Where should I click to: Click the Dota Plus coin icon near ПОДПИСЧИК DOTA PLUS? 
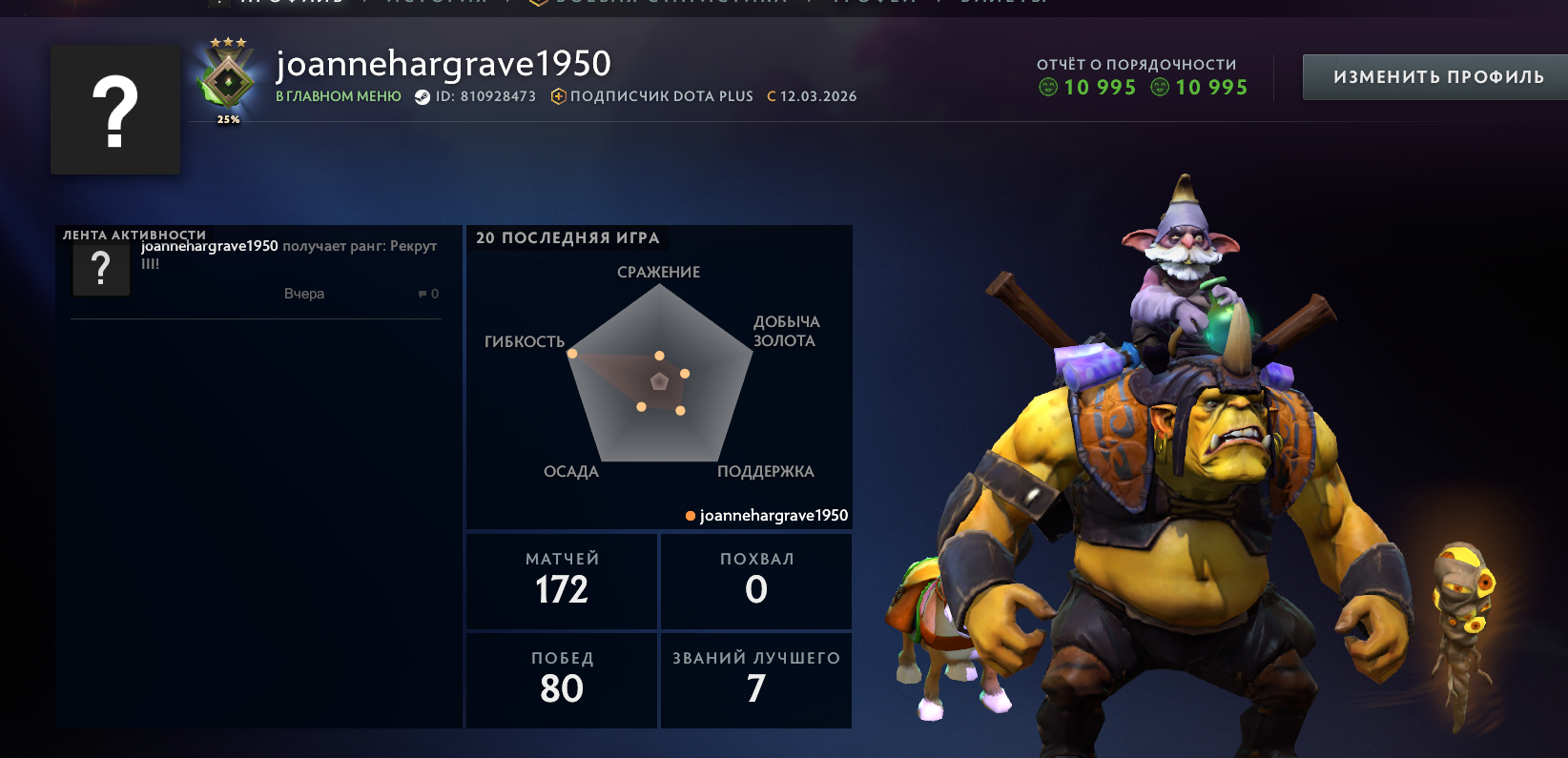(x=558, y=95)
